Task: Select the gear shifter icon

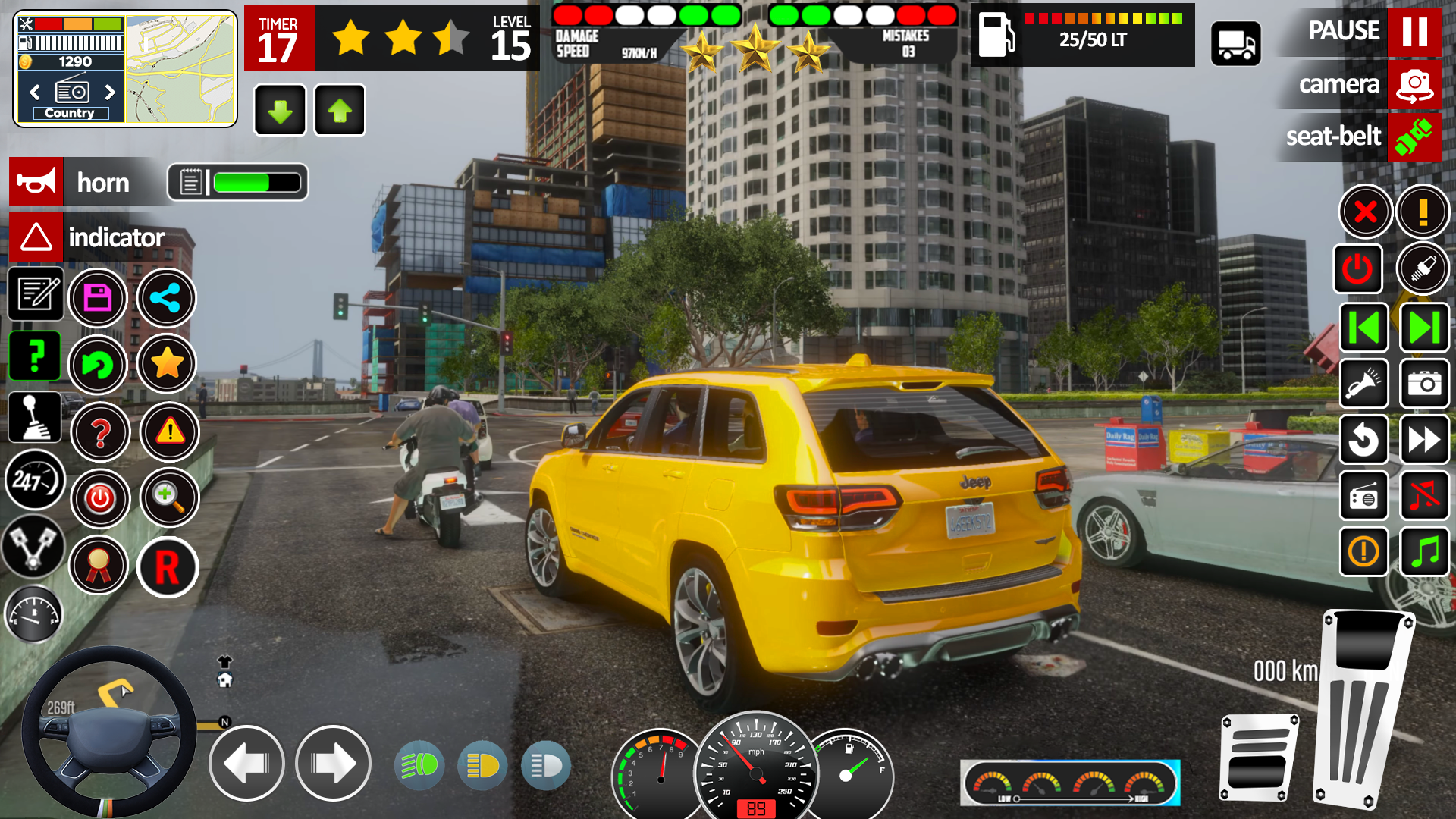Action: coord(34,417)
